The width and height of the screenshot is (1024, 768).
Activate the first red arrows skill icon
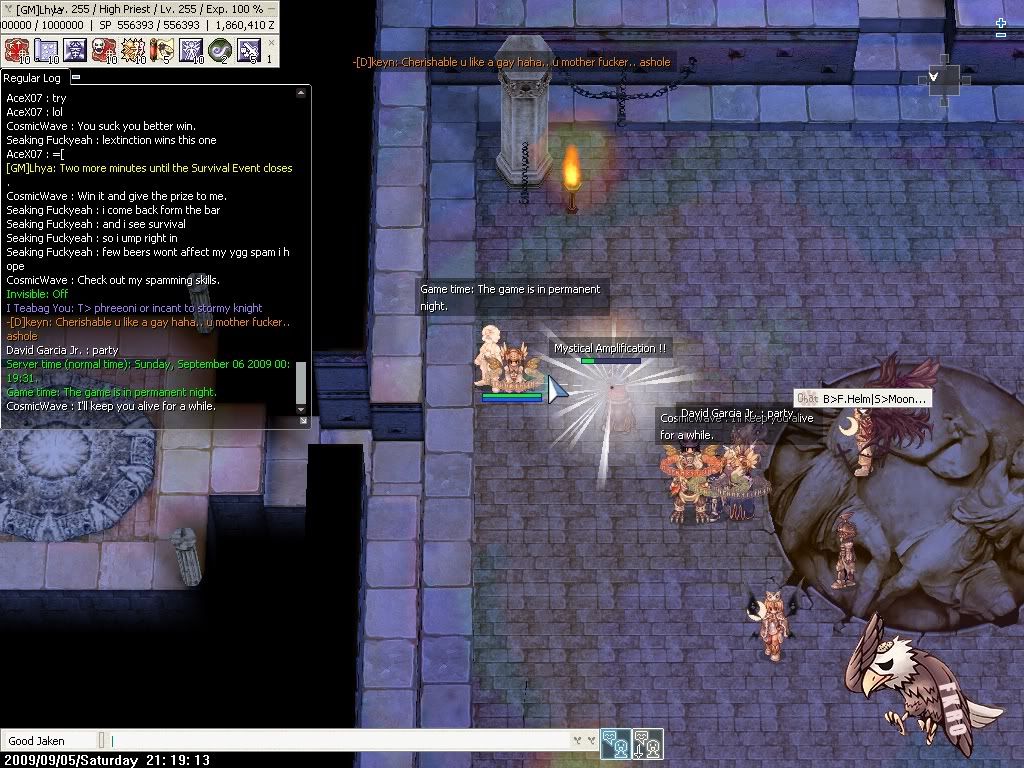(x=17, y=50)
